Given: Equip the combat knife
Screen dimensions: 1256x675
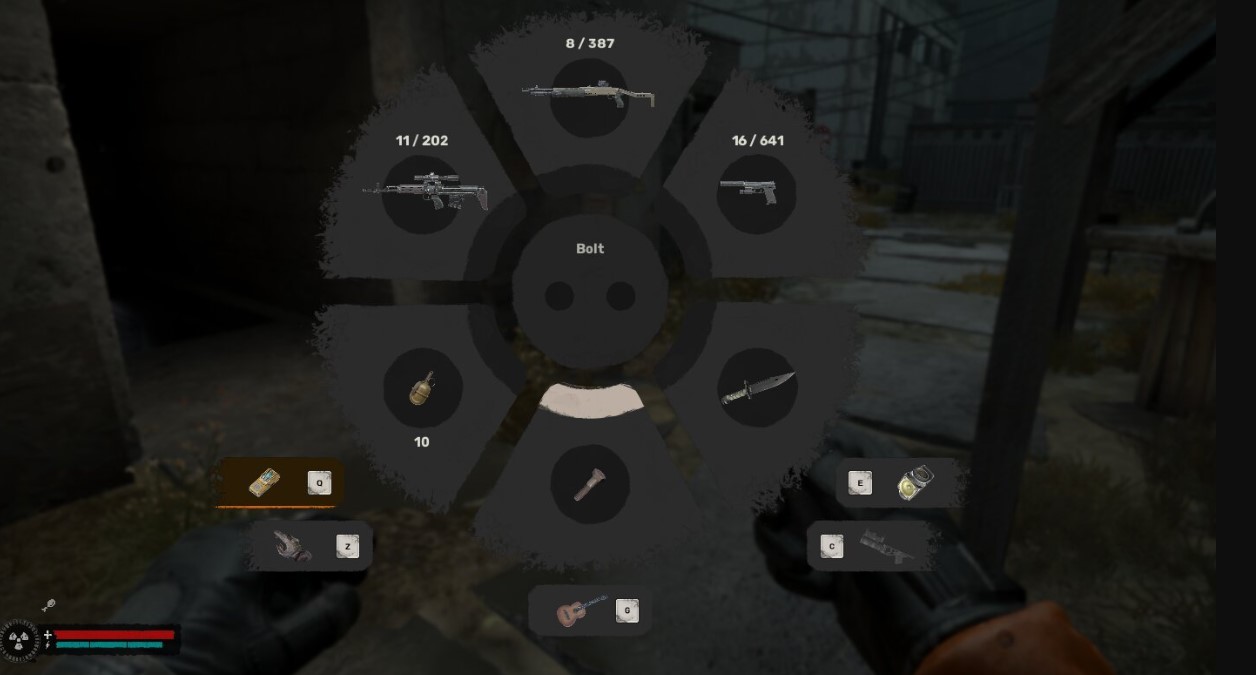Looking at the screenshot, I should click(757, 388).
